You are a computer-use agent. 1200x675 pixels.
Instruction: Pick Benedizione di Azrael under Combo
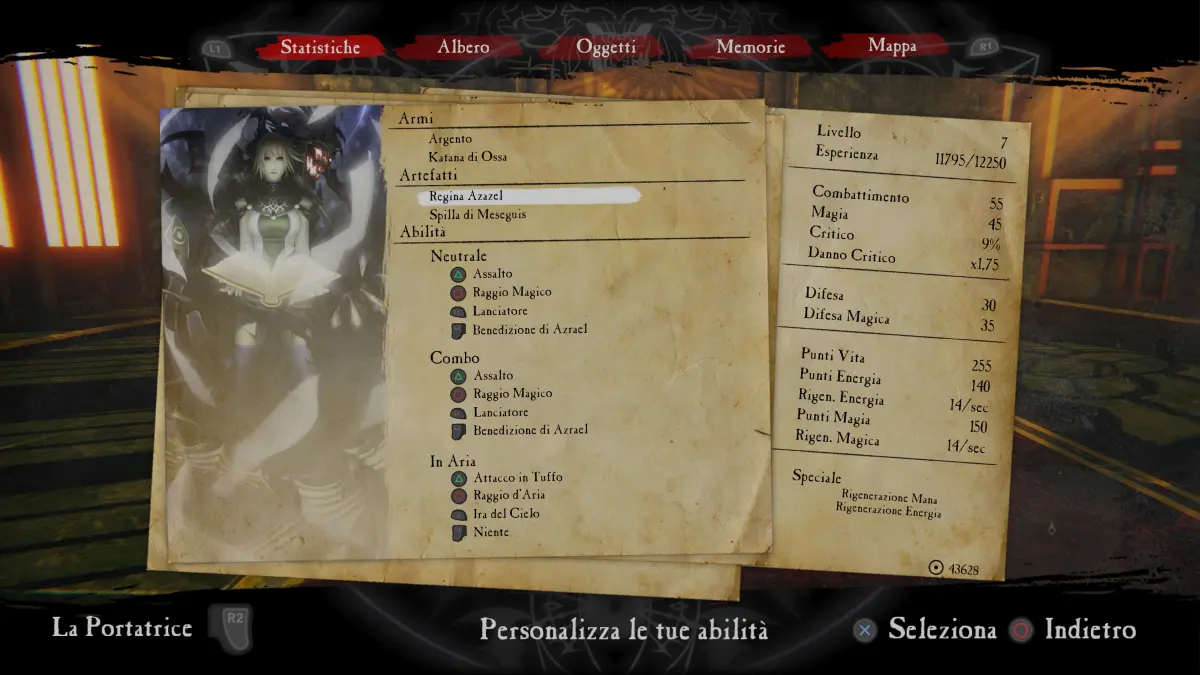tap(530, 430)
